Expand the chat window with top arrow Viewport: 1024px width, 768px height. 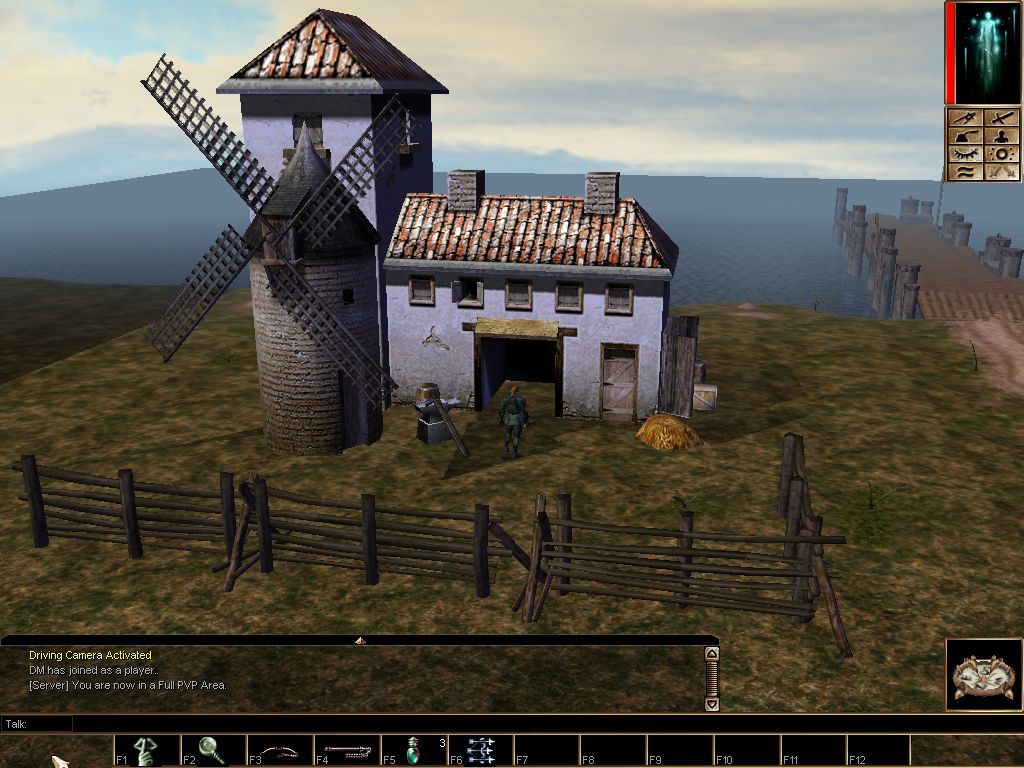(x=360, y=640)
